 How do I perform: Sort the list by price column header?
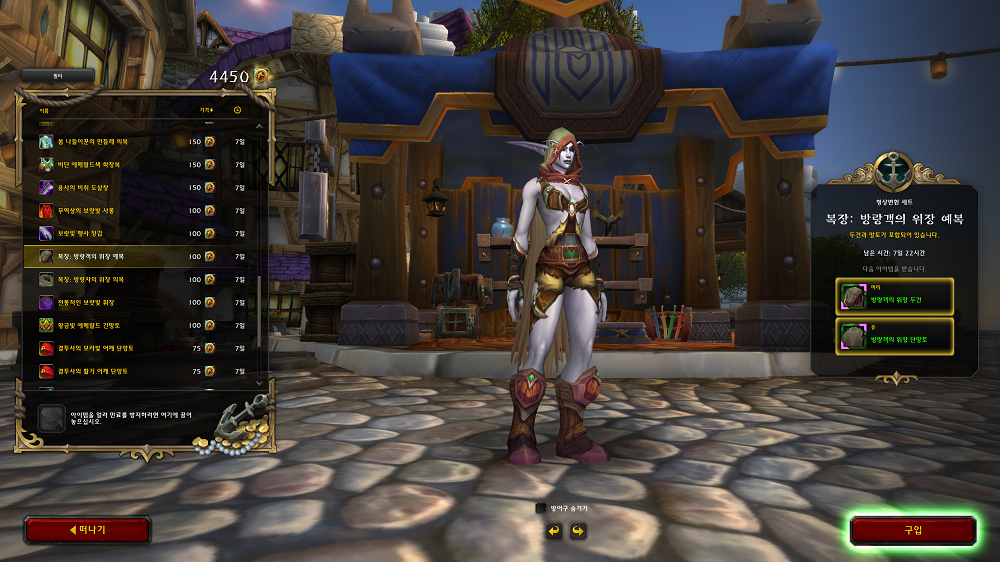coord(205,110)
